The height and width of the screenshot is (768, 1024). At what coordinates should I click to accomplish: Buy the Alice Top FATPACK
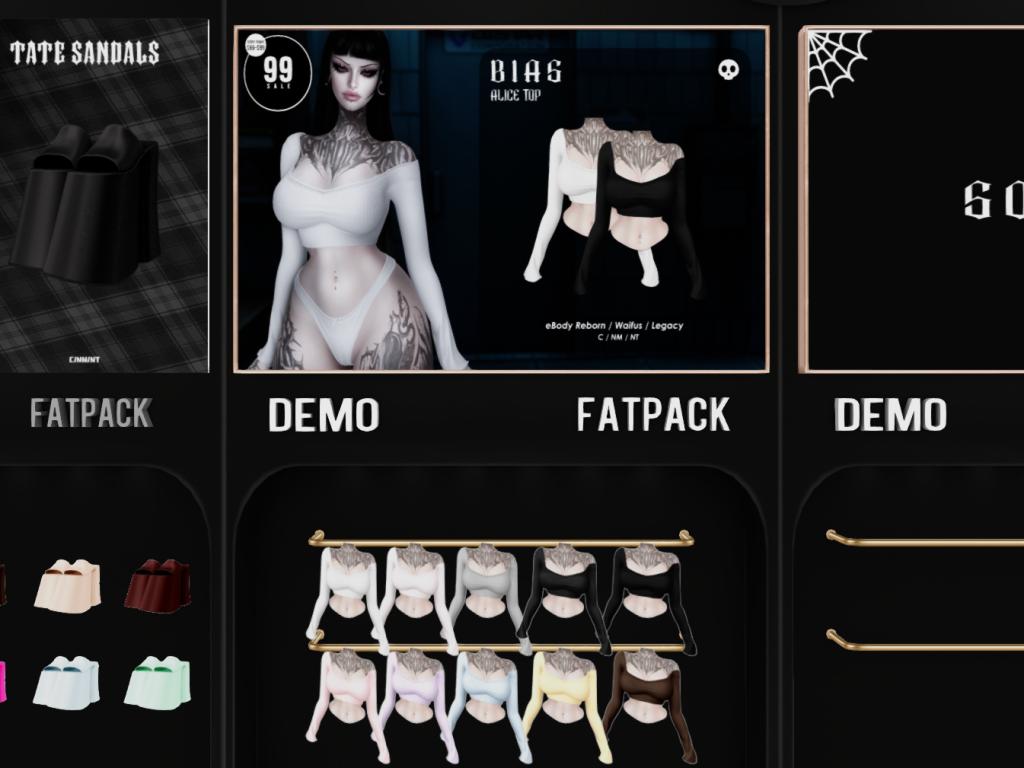tap(653, 415)
